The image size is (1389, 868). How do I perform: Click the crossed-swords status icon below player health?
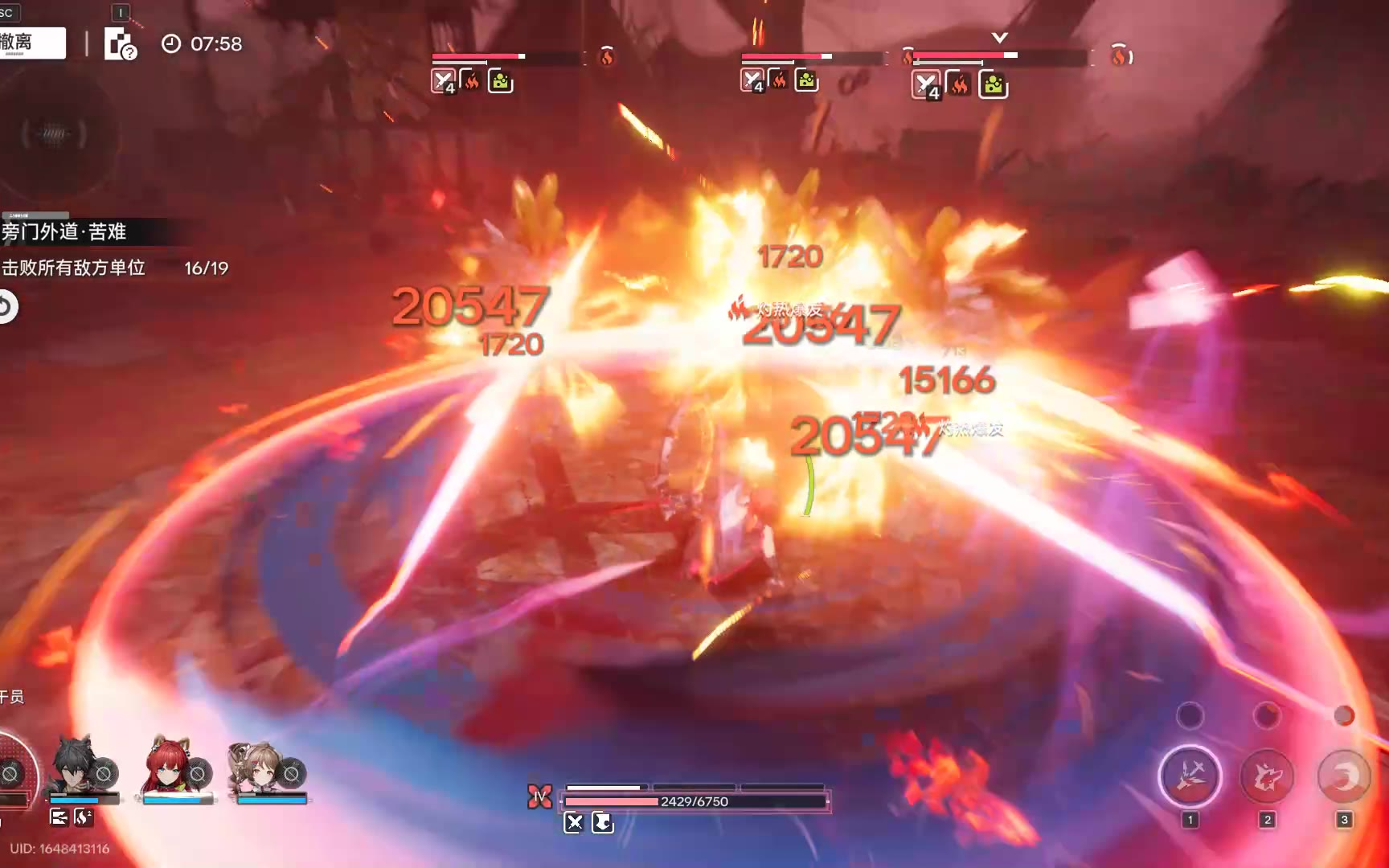pos(574,822)
